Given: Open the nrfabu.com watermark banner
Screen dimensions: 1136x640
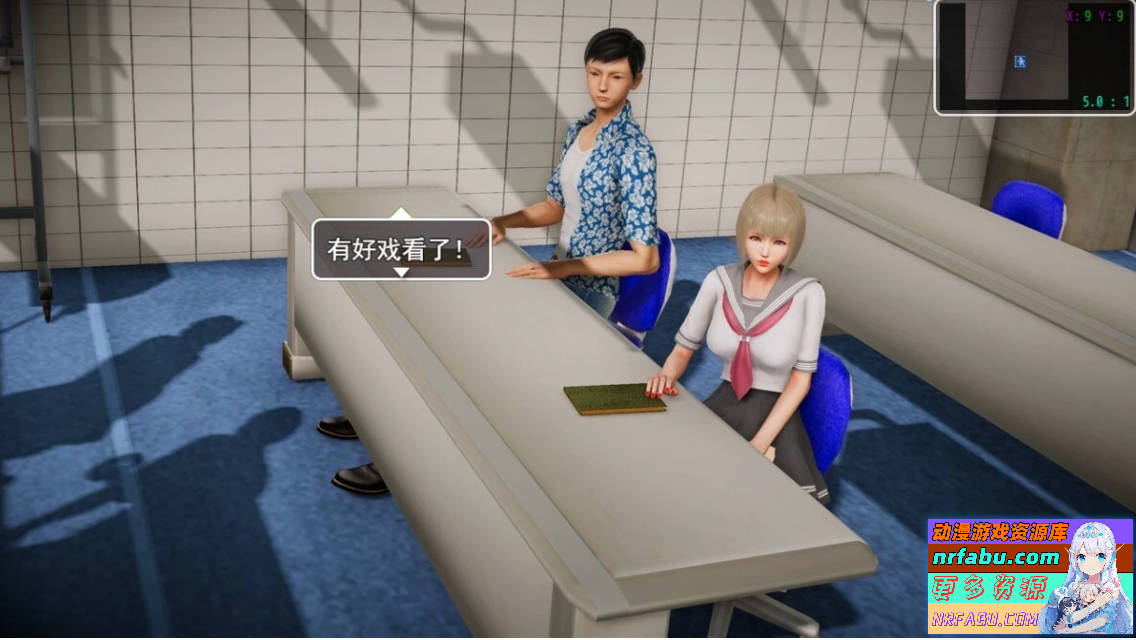Looking at the screenshot, I should [1030, 576].
